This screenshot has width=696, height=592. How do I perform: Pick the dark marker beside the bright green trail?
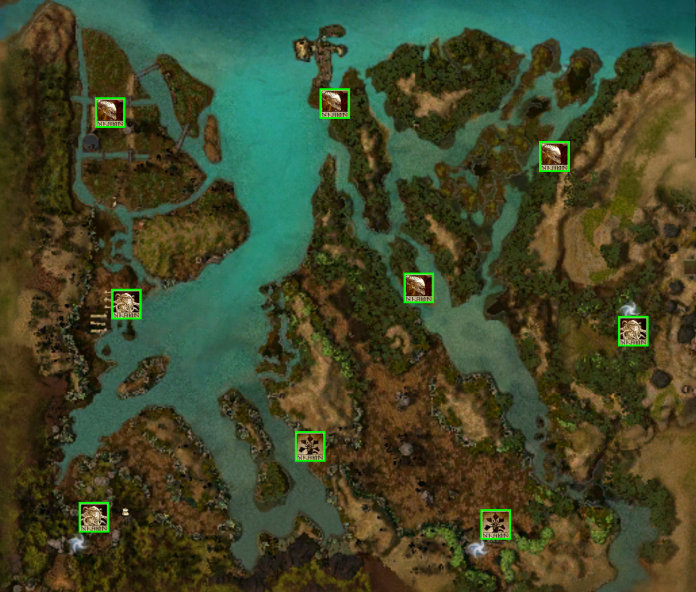click(495, 524)
